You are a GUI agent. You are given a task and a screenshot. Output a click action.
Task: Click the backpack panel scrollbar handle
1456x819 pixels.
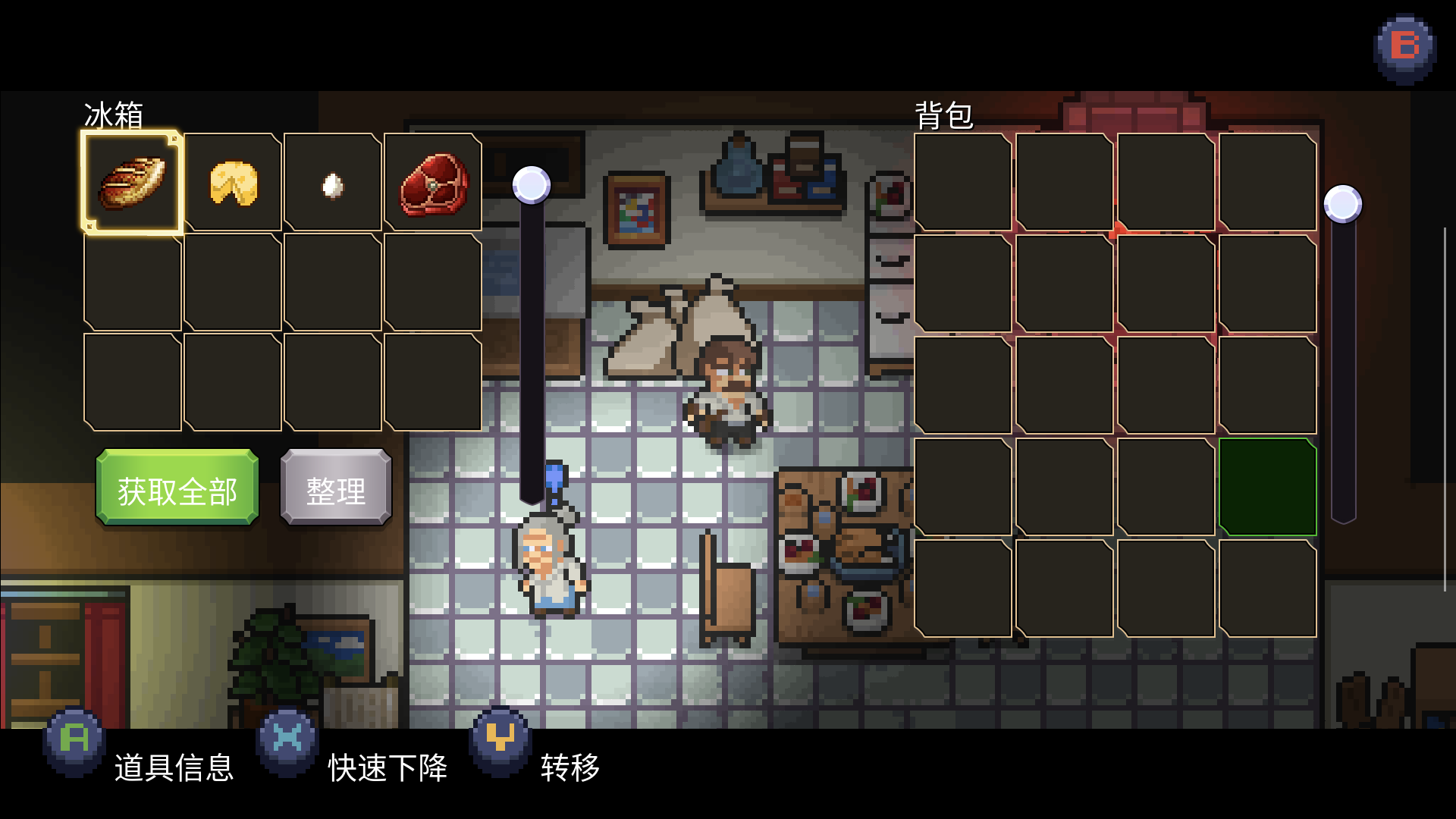point(1343,203)
